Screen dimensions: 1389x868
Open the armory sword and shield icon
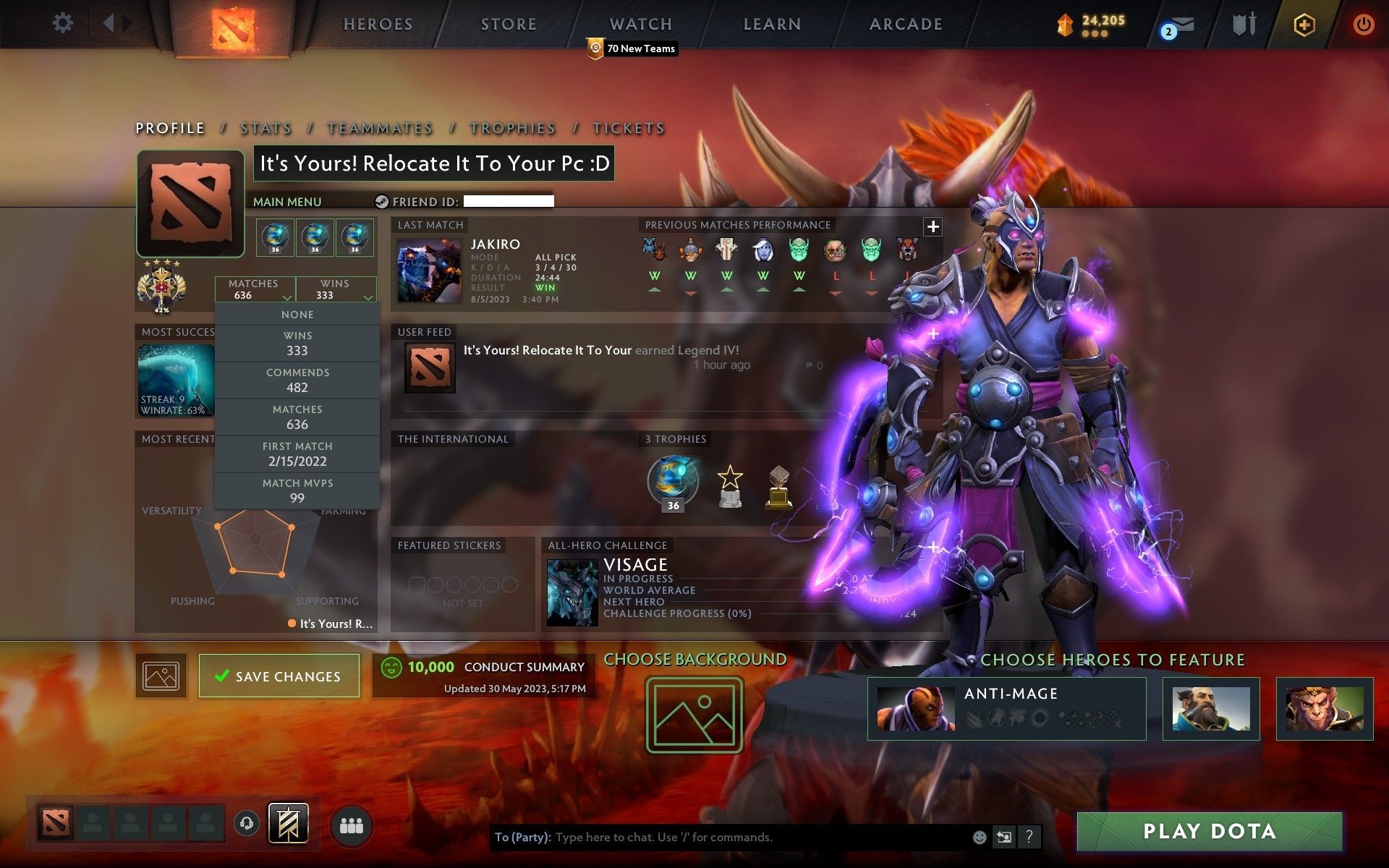coord(1243,23)
